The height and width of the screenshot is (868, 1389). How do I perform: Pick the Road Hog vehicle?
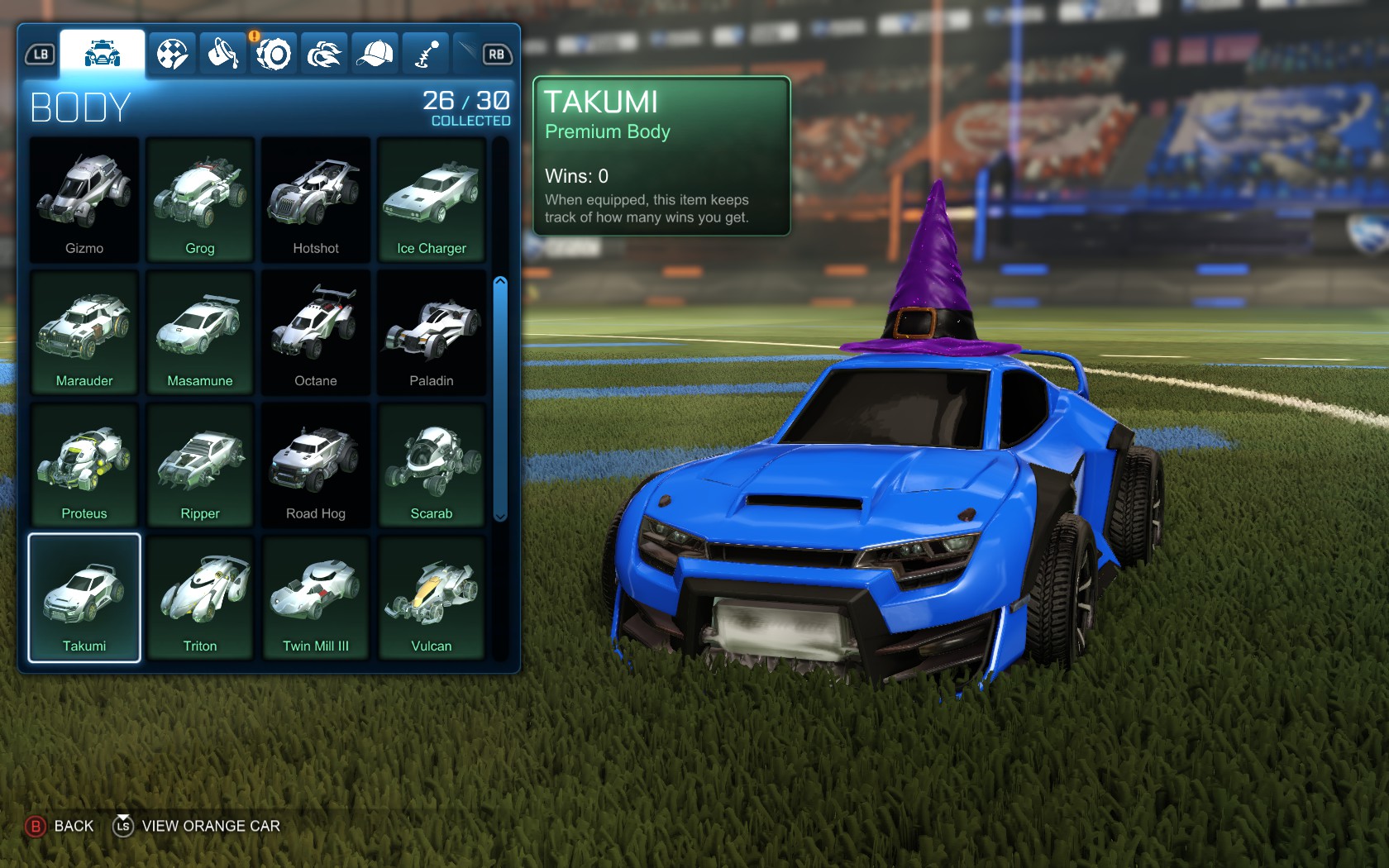(x=315, y=465)
